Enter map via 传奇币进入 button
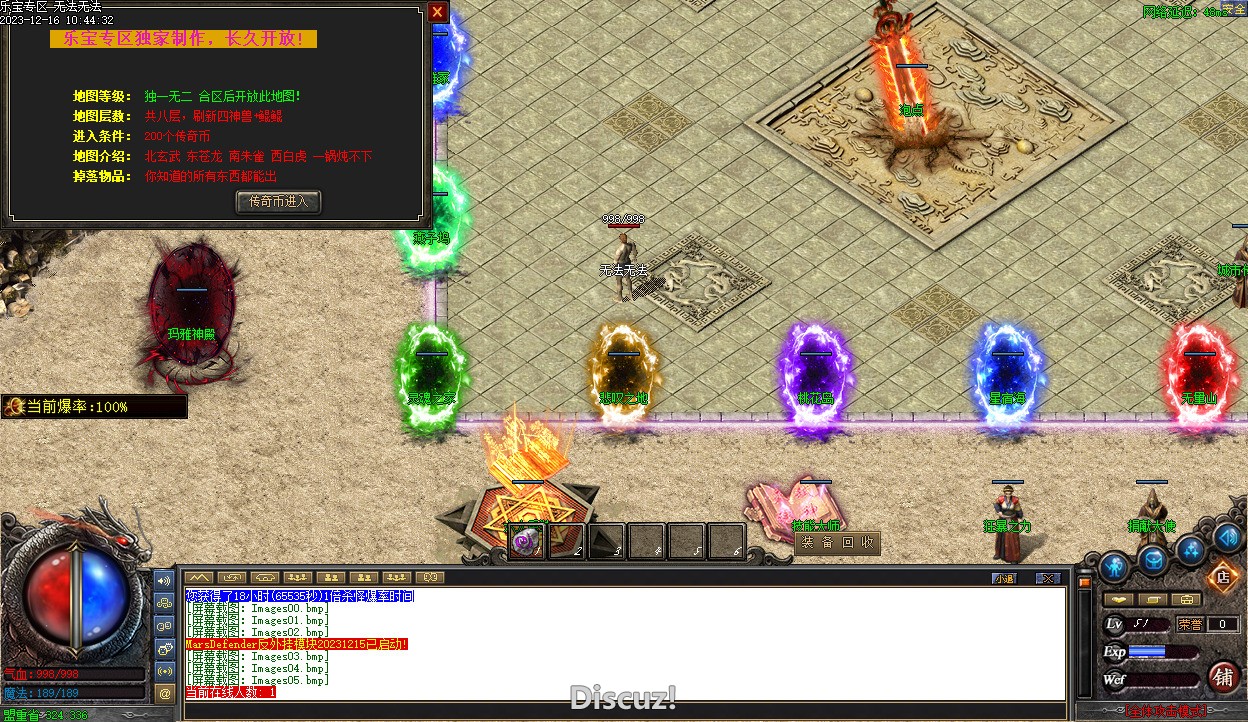 pos(278,201)
